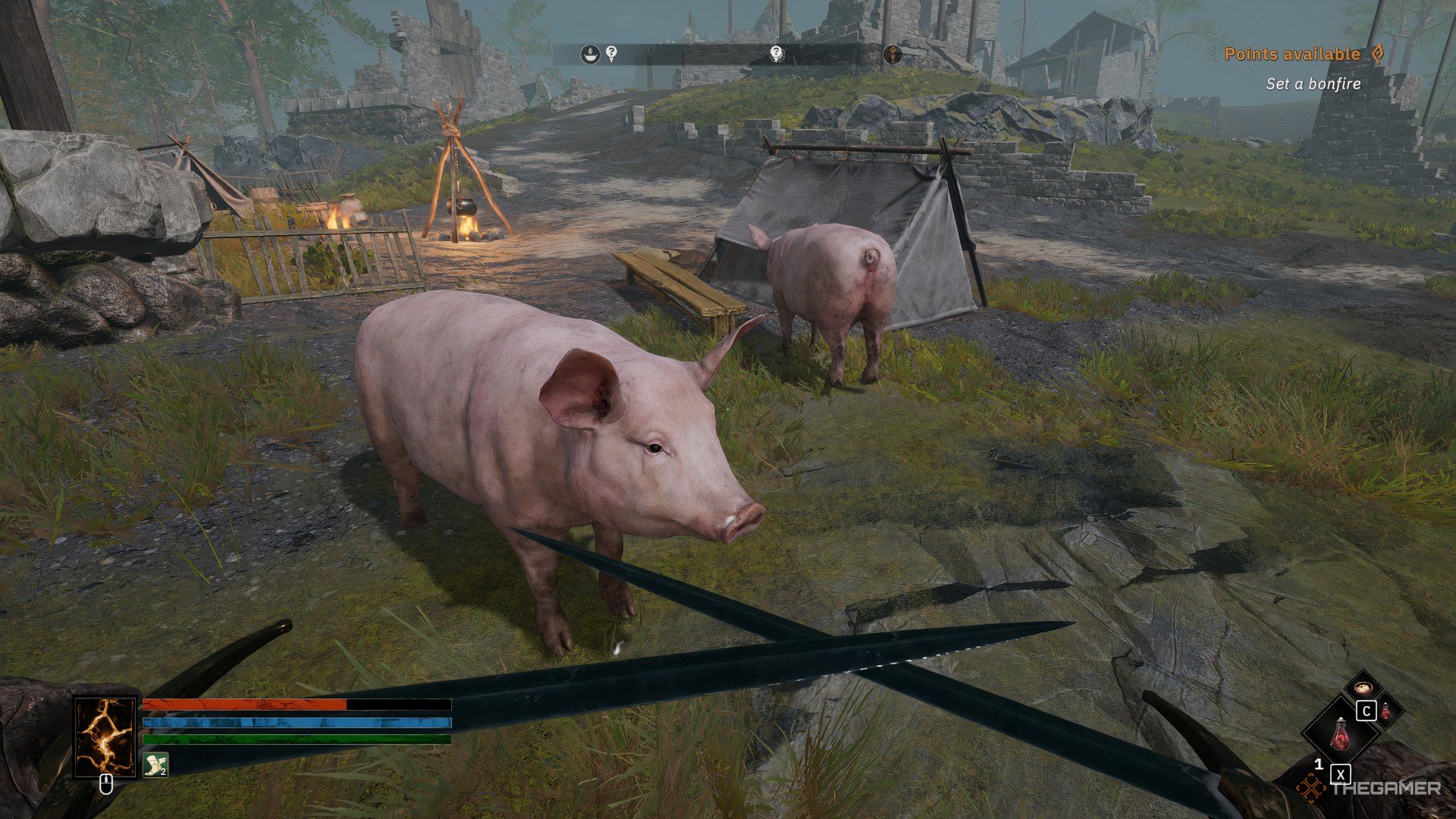Image resolution: width=1456 pixels, height=819 pixels.
Task: Click the winged boot buff icon
Action: [155, 764]
